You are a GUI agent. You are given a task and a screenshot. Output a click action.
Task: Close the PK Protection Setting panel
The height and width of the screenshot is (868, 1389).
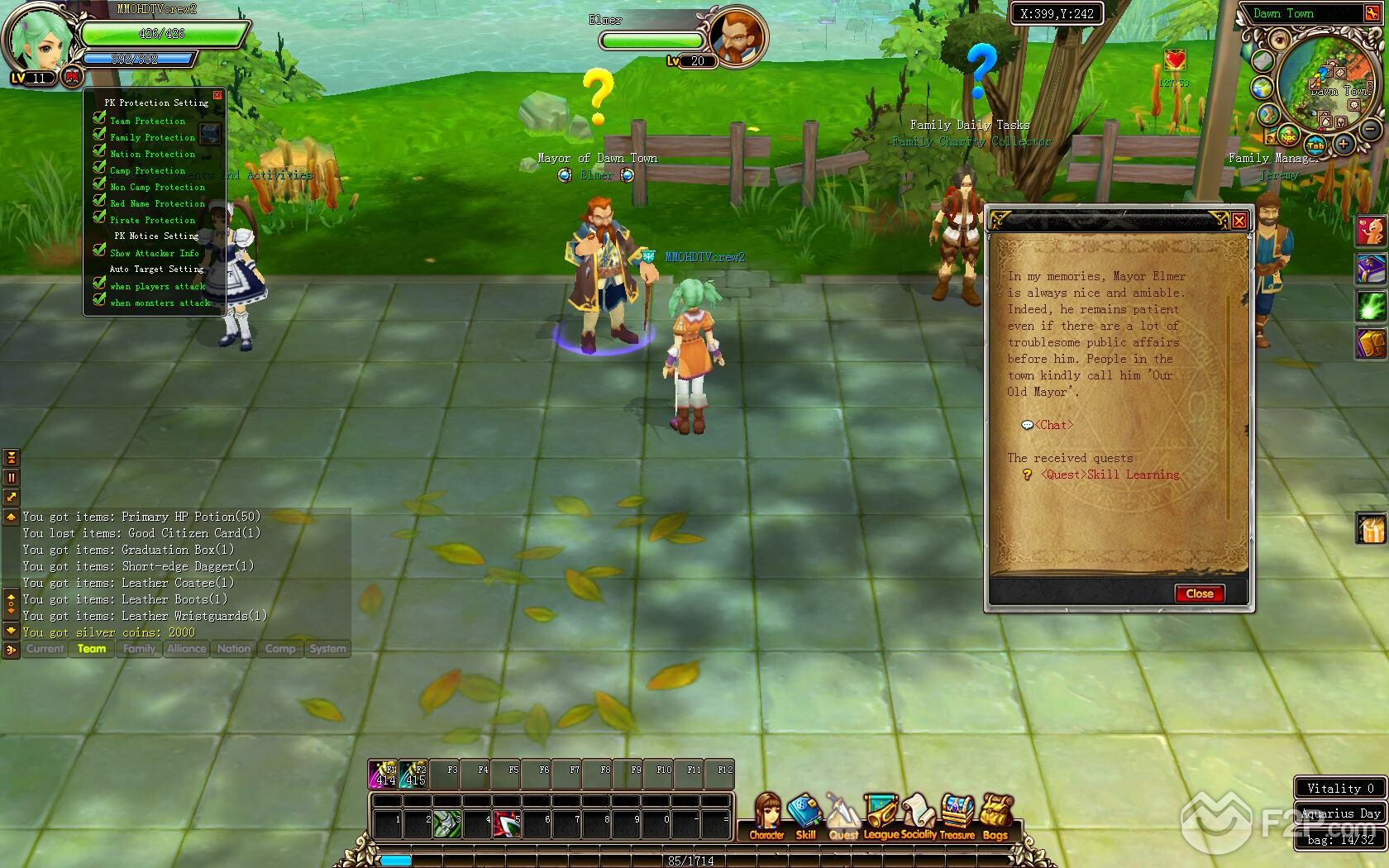click(x=217, y=95)
